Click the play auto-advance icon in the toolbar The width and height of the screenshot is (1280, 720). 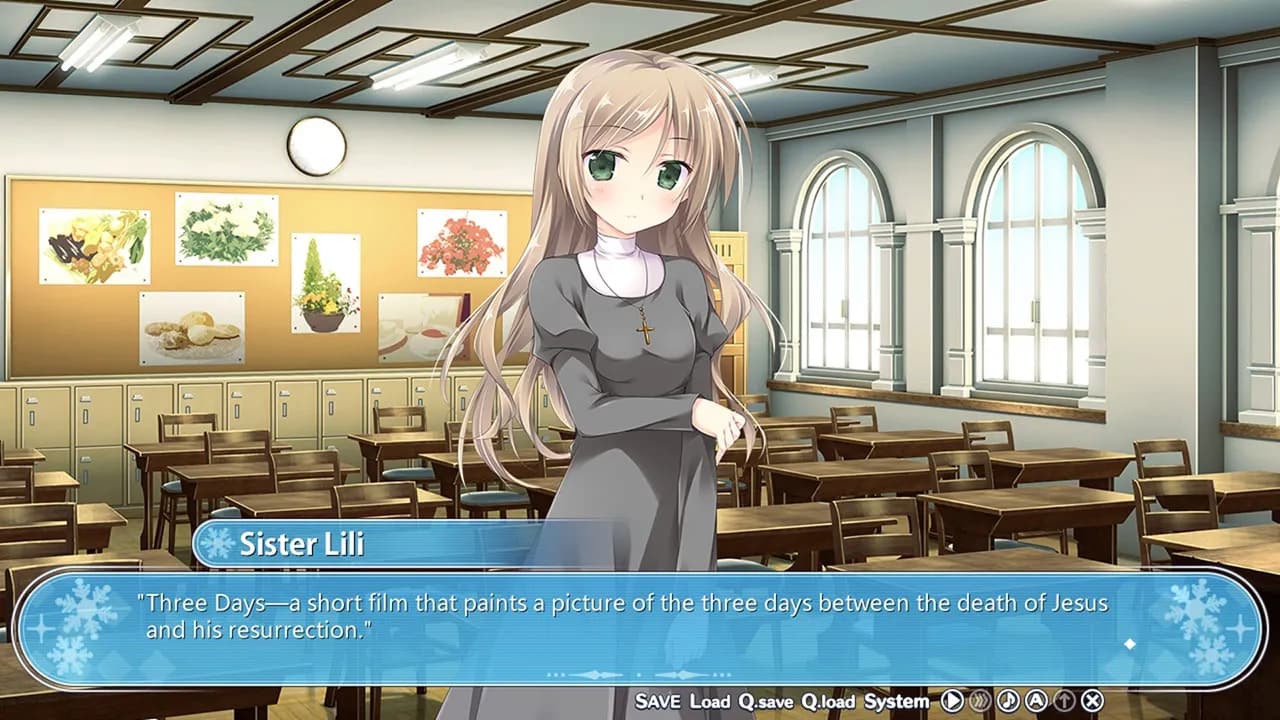point(952,700)
